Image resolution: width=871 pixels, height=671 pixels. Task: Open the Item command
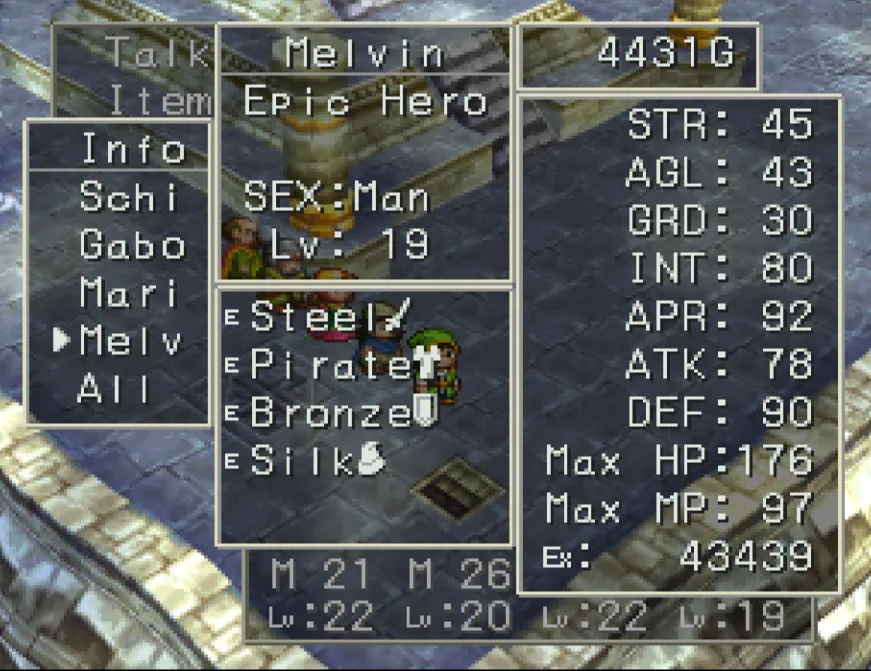[160, 100]
